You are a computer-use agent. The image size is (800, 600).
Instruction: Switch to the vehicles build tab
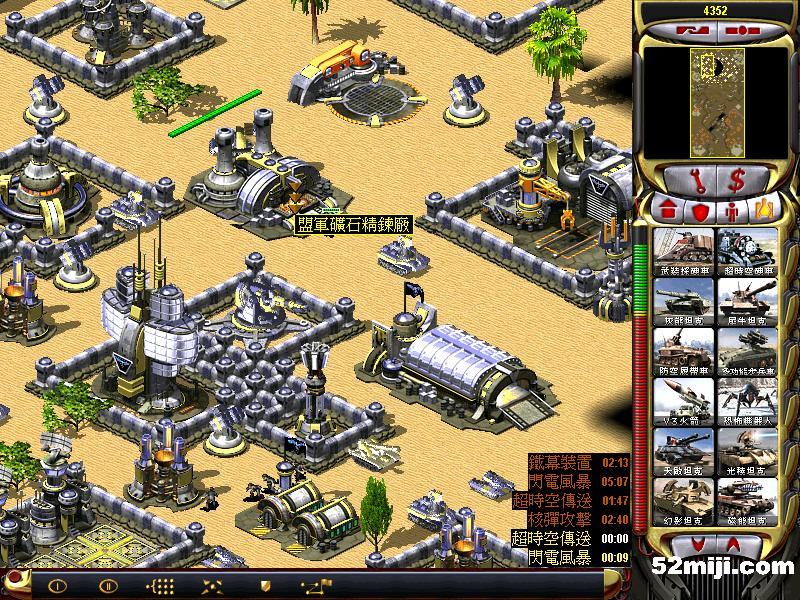[x=763, y=210]
